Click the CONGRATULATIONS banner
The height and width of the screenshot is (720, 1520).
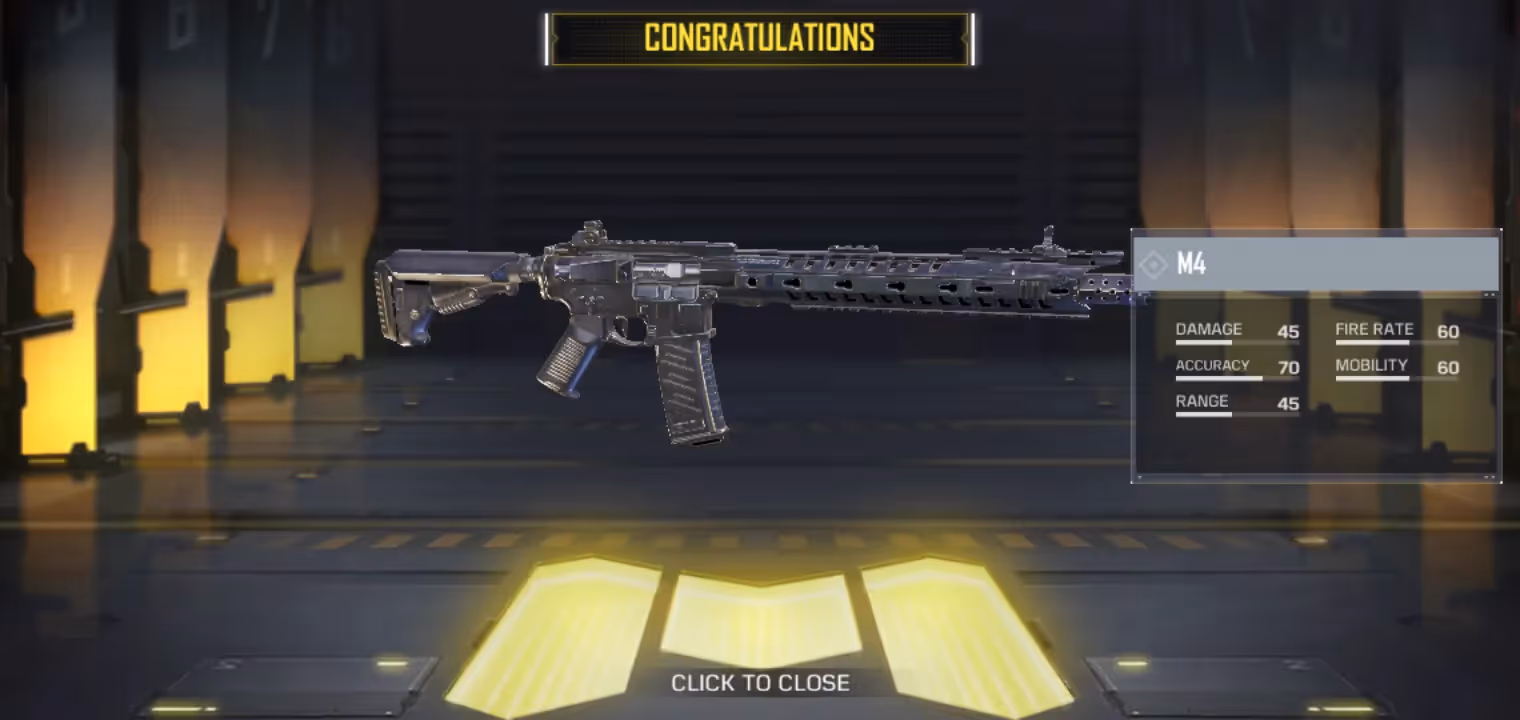click(x=760, y=38)
